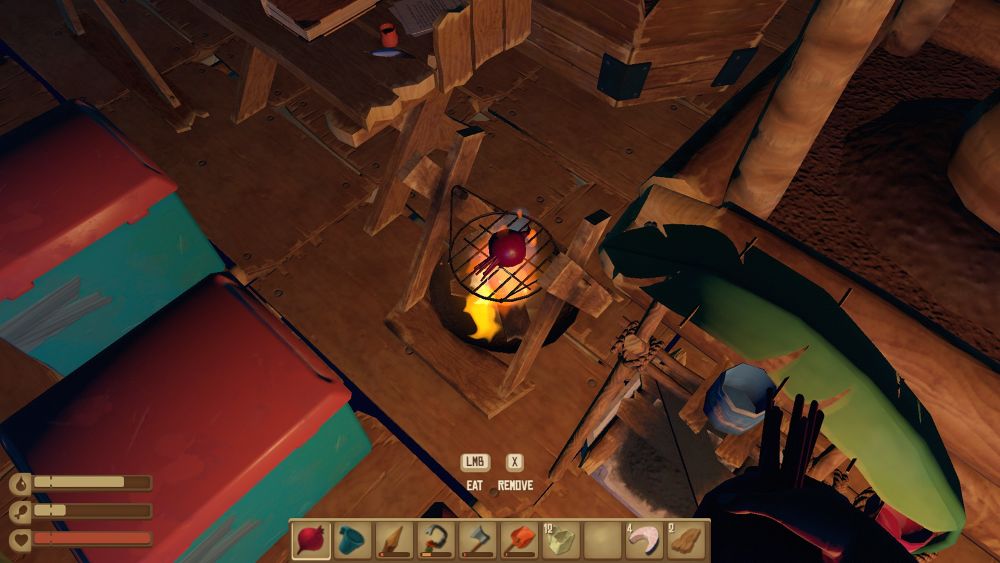This screenshot has width=1000, height=563.
Task: Equip the stone axe slot
Action: click(478, 541)
